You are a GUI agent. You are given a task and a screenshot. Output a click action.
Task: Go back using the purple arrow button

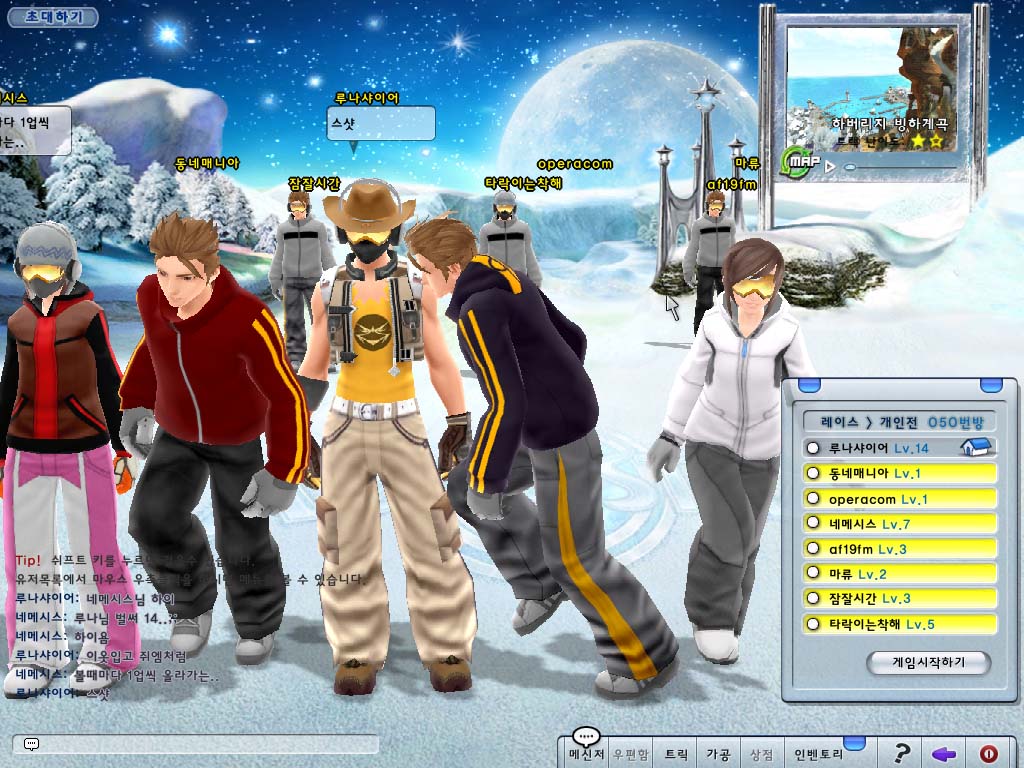pos(944,754)
